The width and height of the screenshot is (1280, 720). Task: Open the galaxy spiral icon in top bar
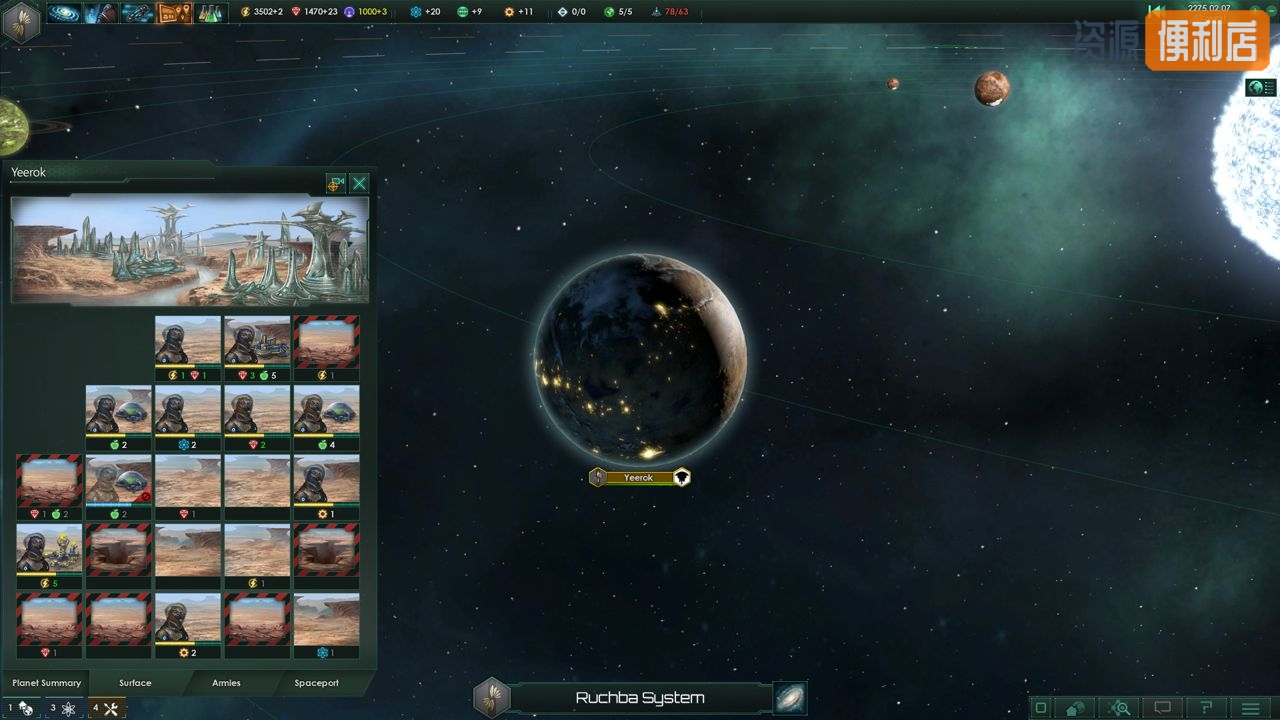[64, 13]
